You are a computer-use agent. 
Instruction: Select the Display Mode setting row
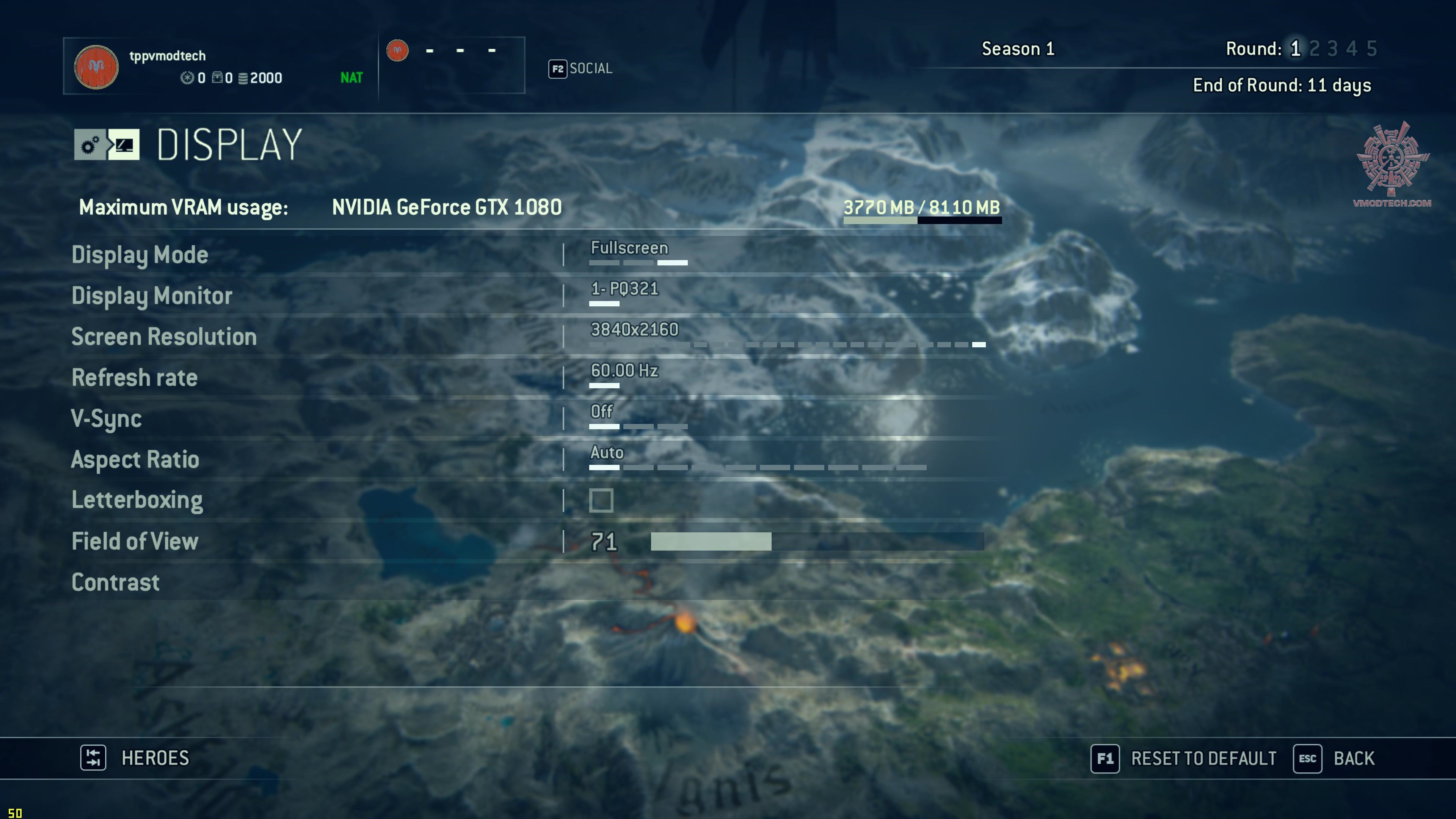tap(140, 255)
